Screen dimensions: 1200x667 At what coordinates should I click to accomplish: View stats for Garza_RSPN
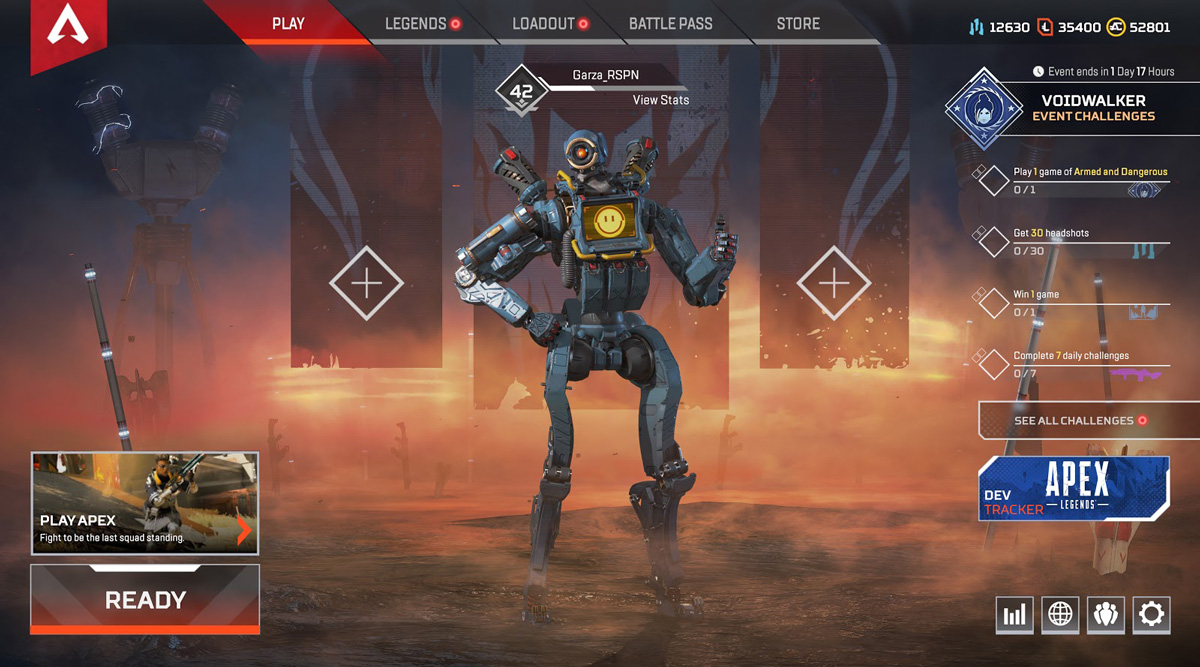point(660,100)
